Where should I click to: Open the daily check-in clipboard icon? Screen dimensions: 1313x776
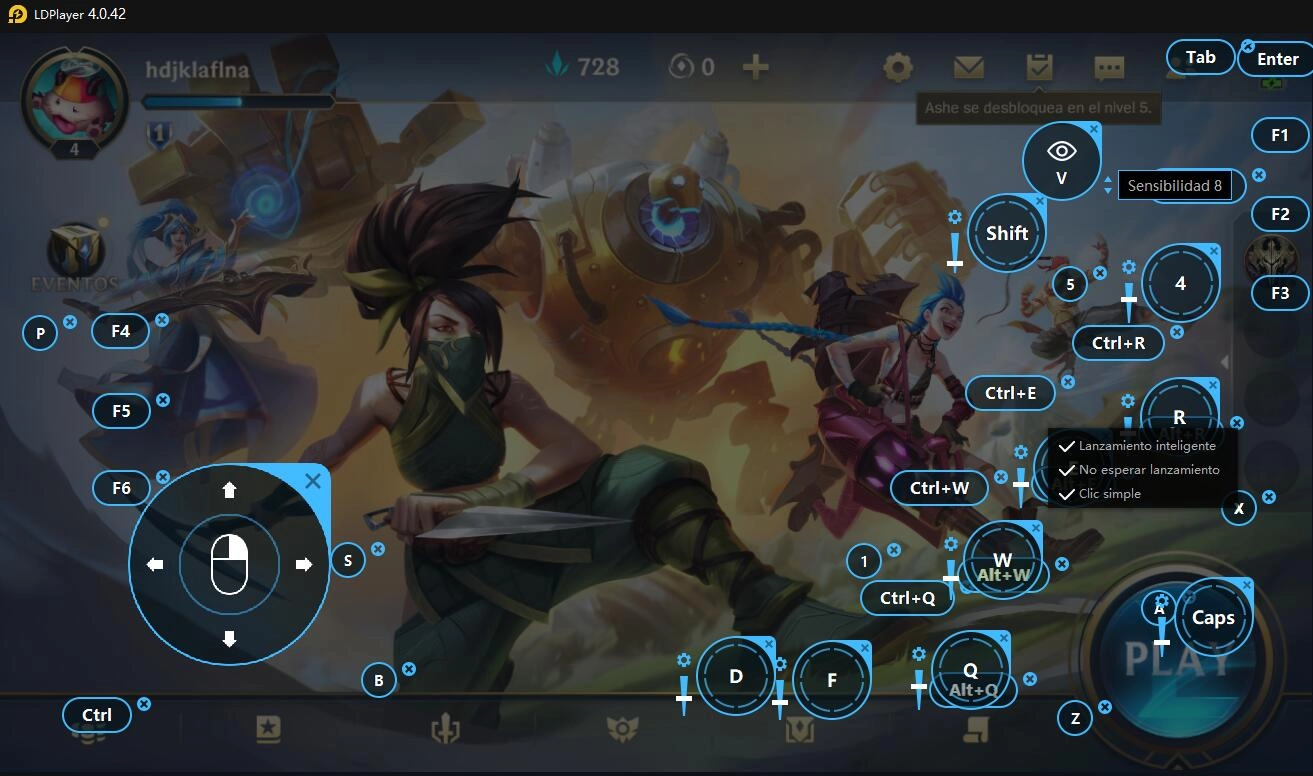coord(1038,65)
